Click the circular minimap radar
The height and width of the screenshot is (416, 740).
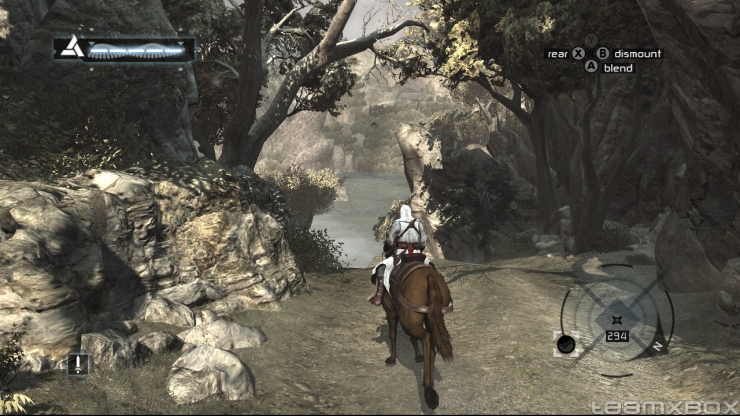(616, 318)
